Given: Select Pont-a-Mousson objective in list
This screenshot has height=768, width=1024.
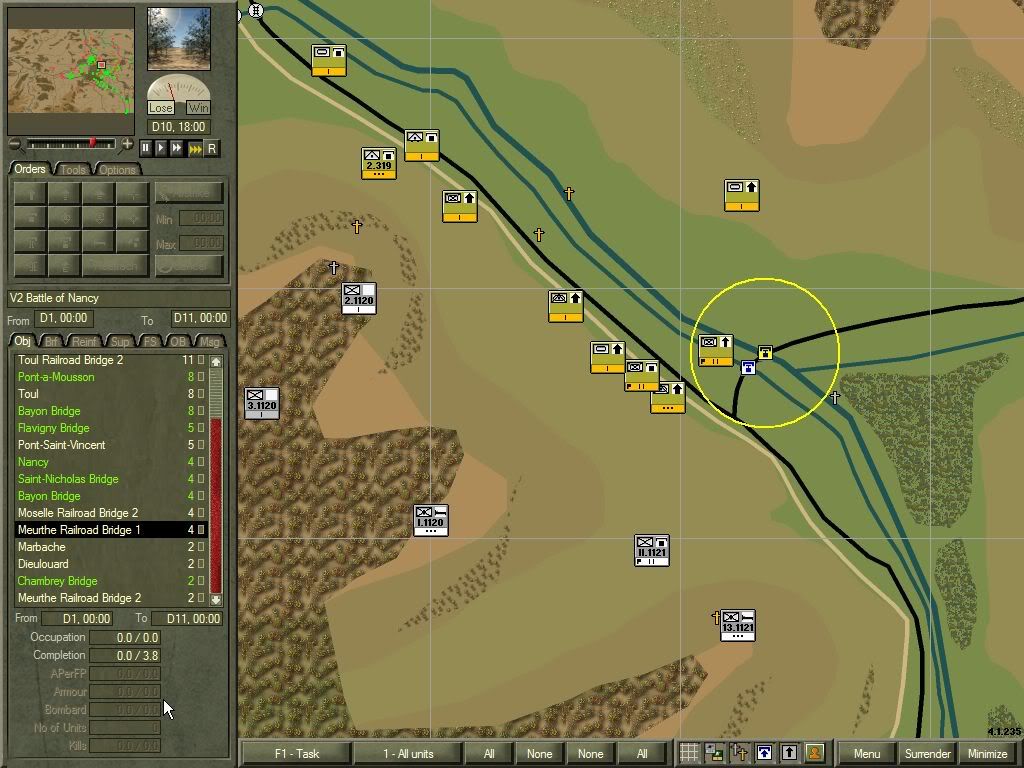Looking at the screenshot, I should (x=56, y=377).
